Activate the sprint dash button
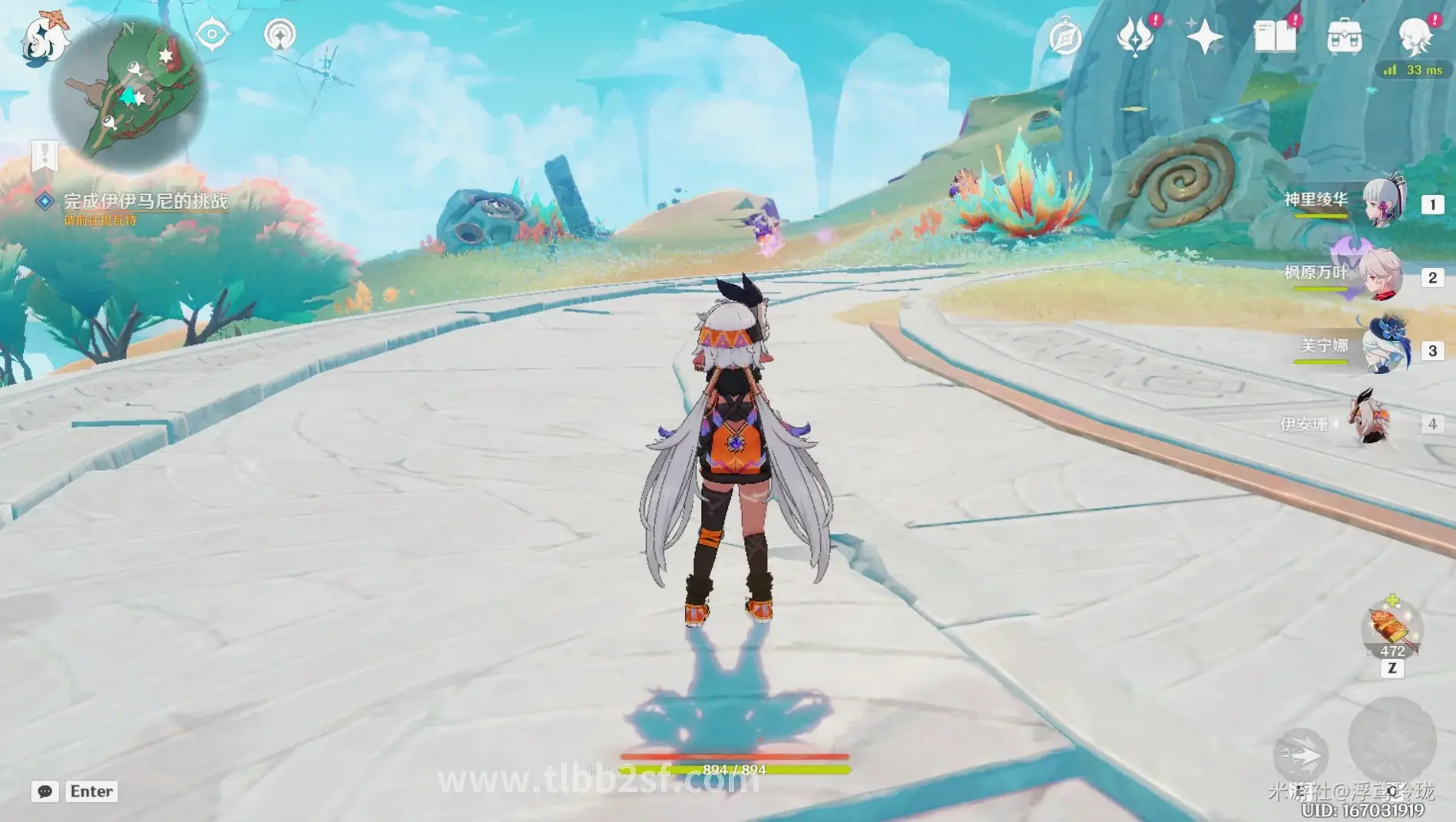Viewport: 1456px width, 822px height. click(1301, 755)
